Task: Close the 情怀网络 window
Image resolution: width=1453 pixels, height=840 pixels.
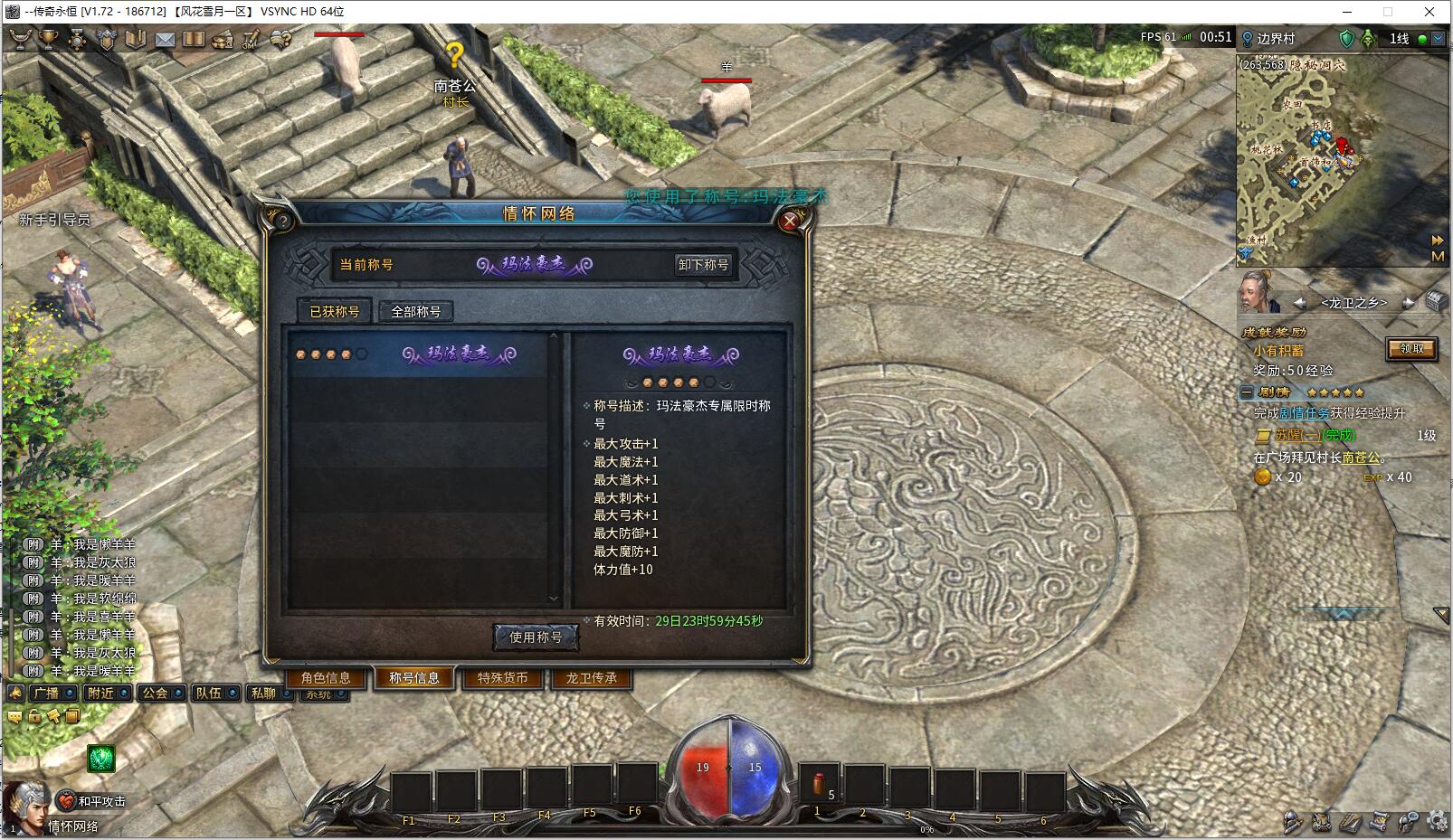Action: (x=790, y=221)
